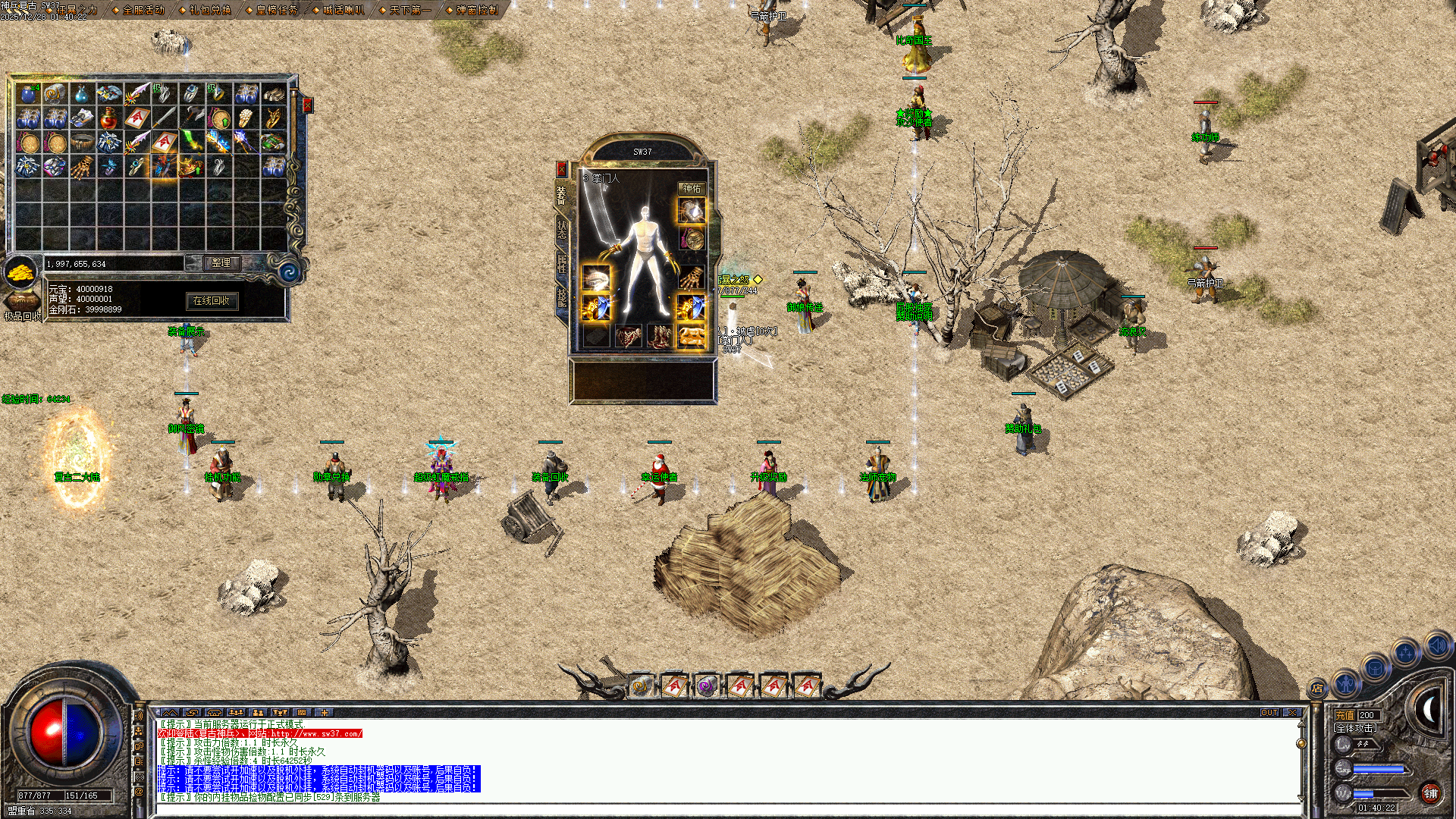
Task: Open the red 铺 stall button
Action: click(1430, 793)
